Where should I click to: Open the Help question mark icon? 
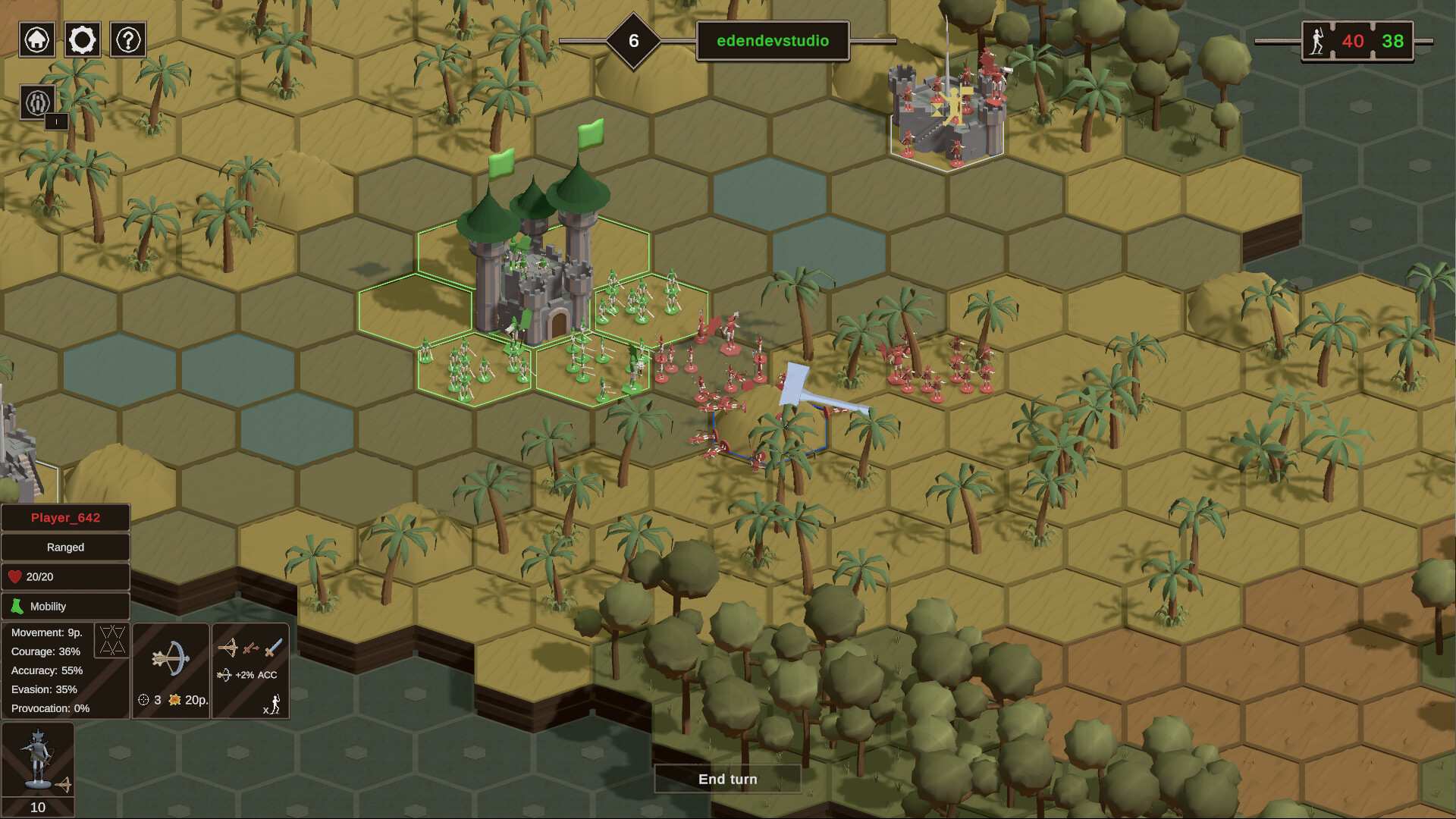click(127, 39)
